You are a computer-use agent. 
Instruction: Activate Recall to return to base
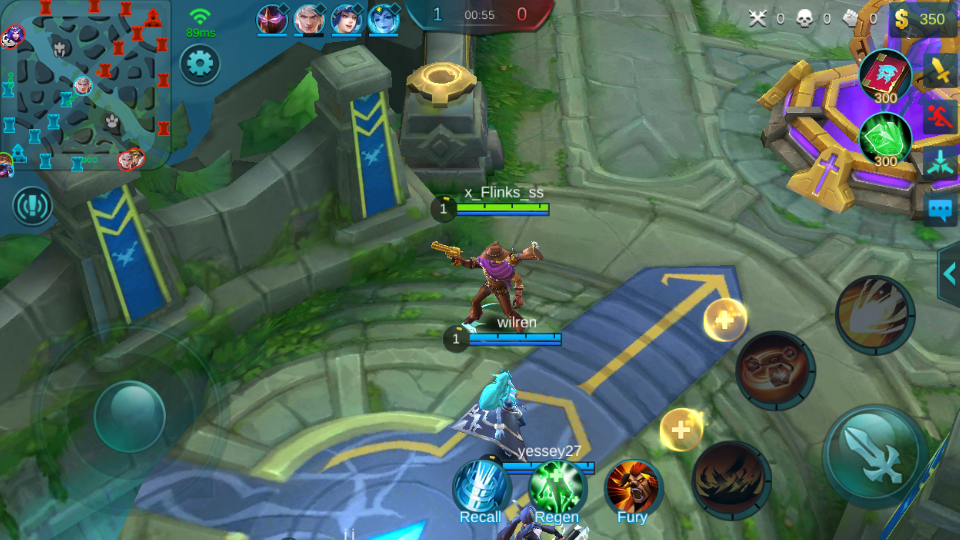(x=481, y=488)
